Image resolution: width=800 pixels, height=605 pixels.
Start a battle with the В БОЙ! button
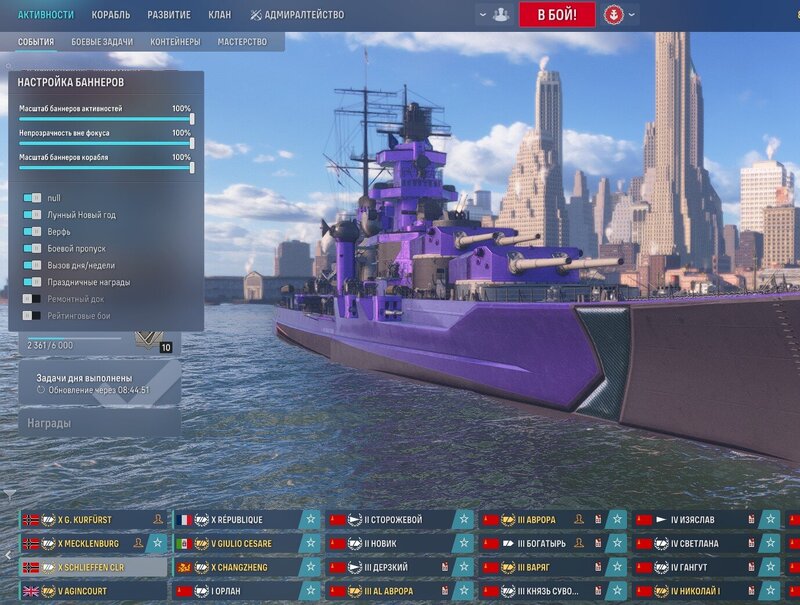pyautogui.click(x=556, y=15)
